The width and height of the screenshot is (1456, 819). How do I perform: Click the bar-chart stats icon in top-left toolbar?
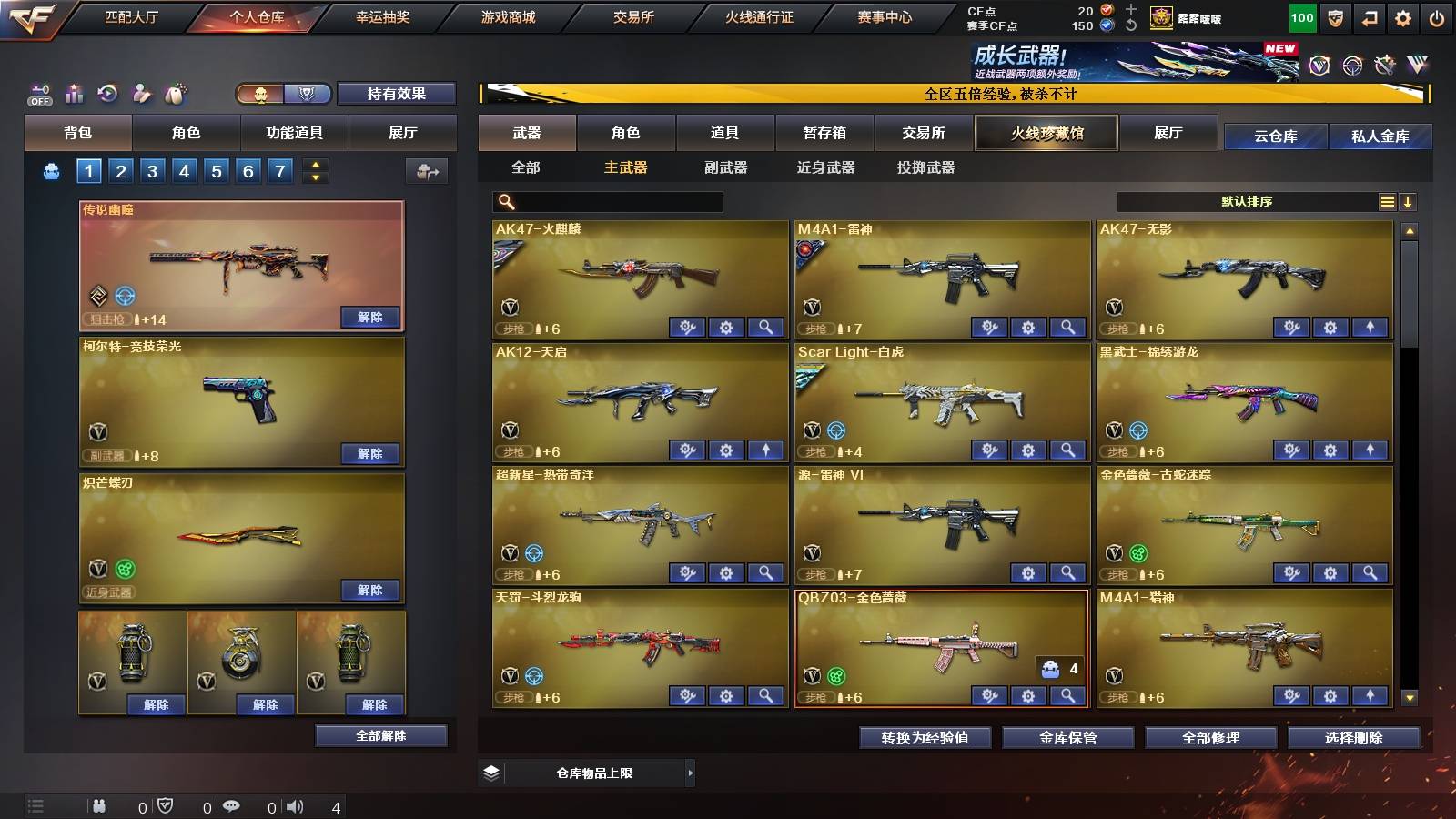click(x=75, y=94)
